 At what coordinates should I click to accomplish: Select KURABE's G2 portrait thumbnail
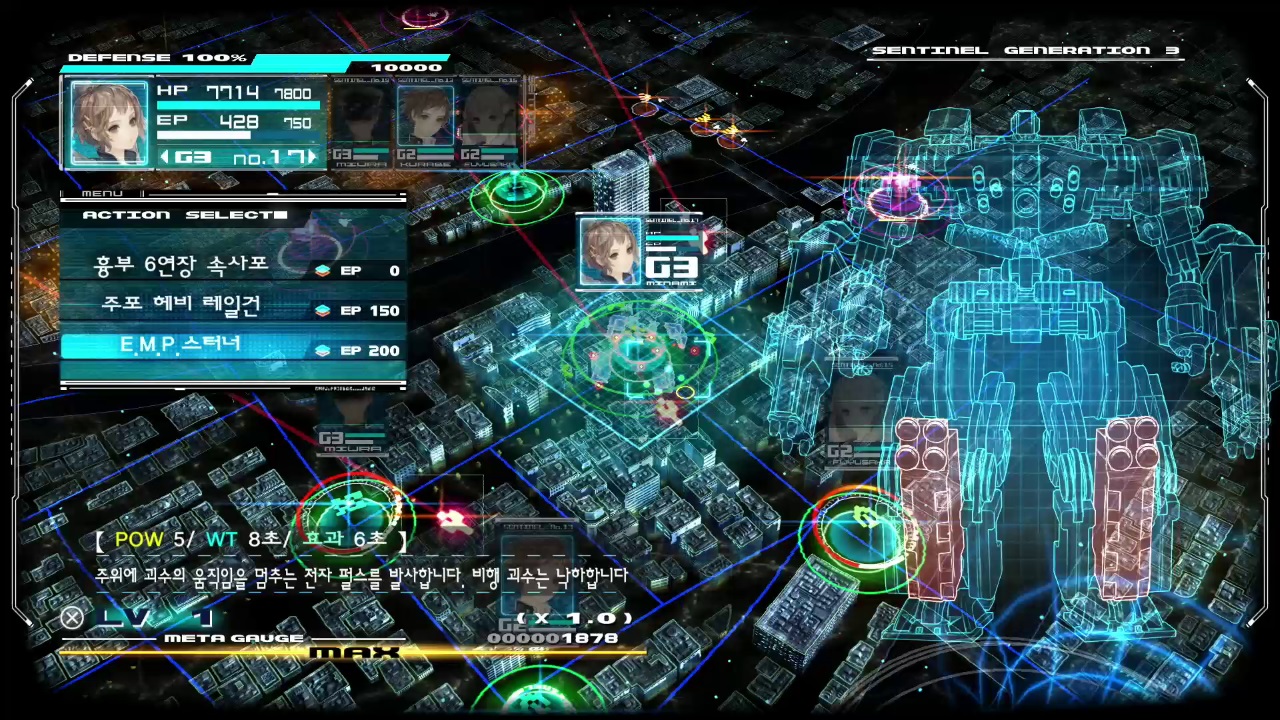click(x=425, y=115)
